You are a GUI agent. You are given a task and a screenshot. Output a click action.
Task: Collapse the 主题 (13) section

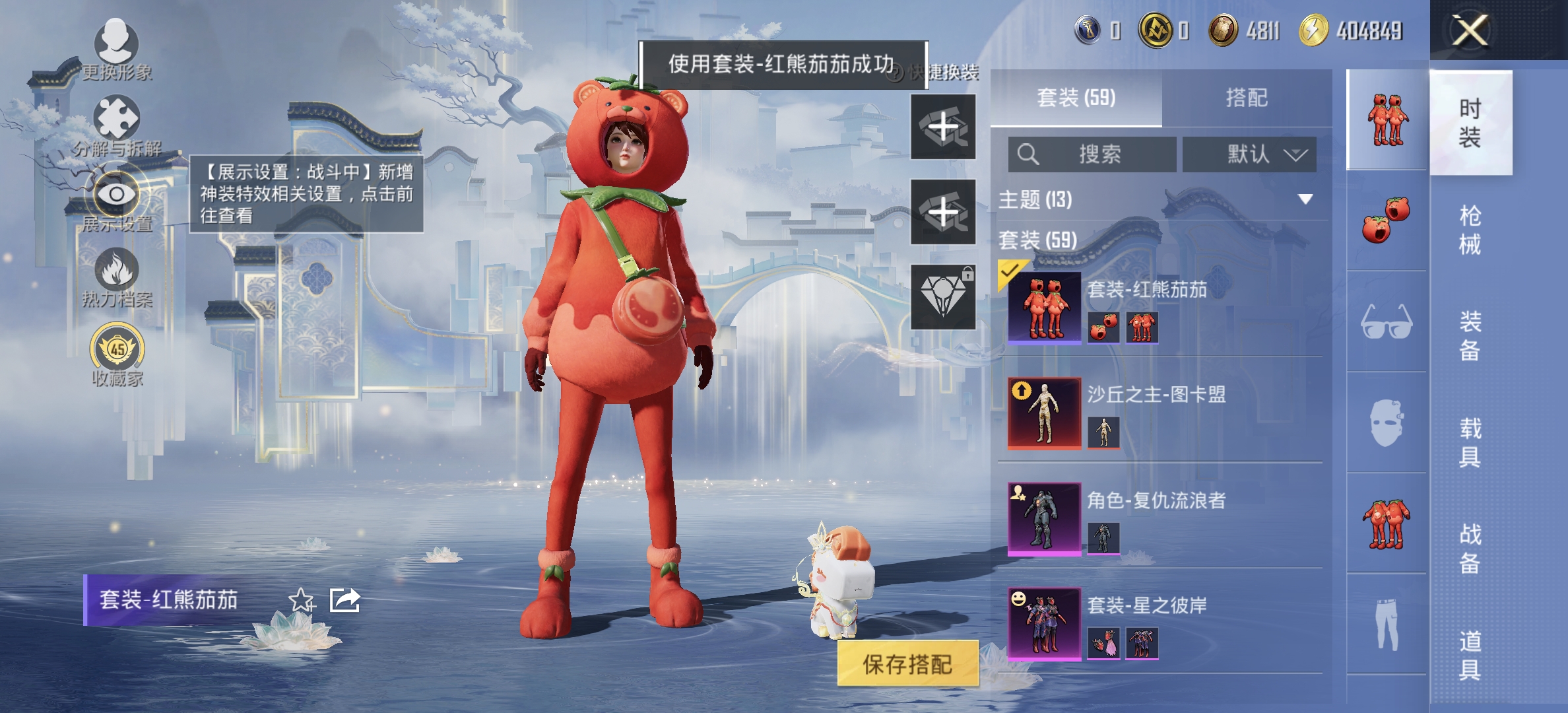point(1305,199)
